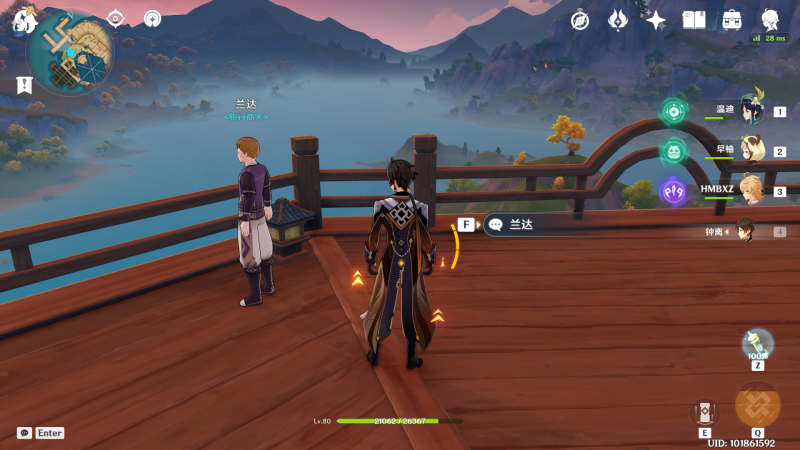
Task: Open the Paimon main menu
Action: point(23,22)
